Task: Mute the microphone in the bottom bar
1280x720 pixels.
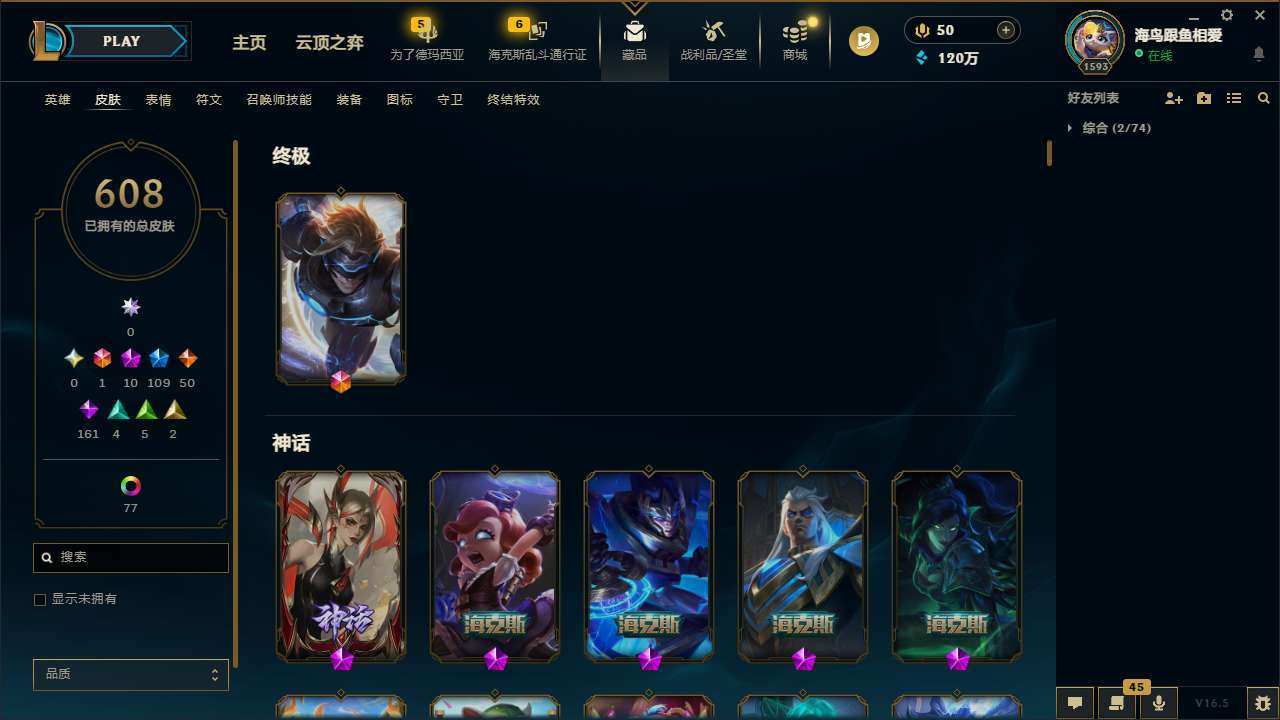Action: point(1159,703)
